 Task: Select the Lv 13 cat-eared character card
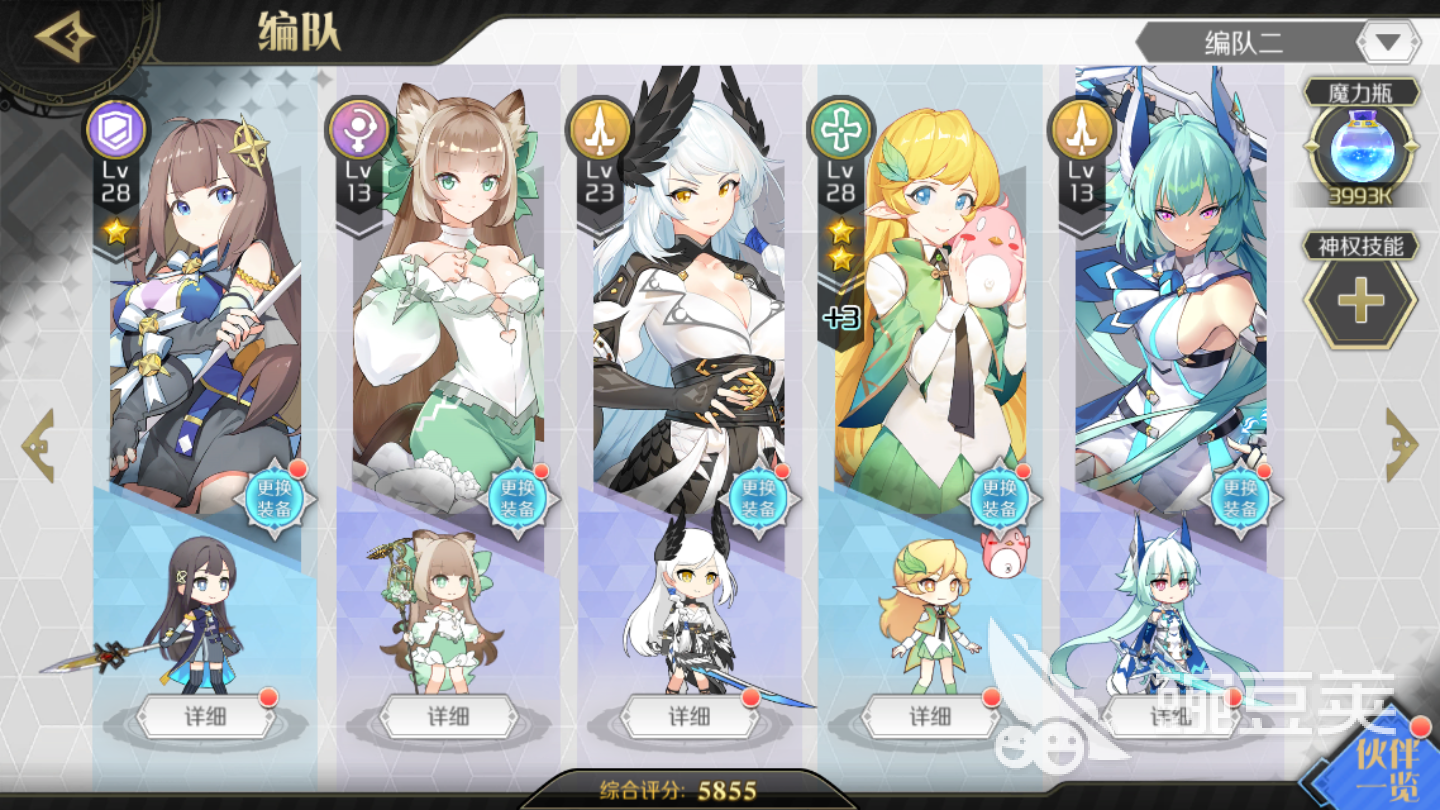448,300
